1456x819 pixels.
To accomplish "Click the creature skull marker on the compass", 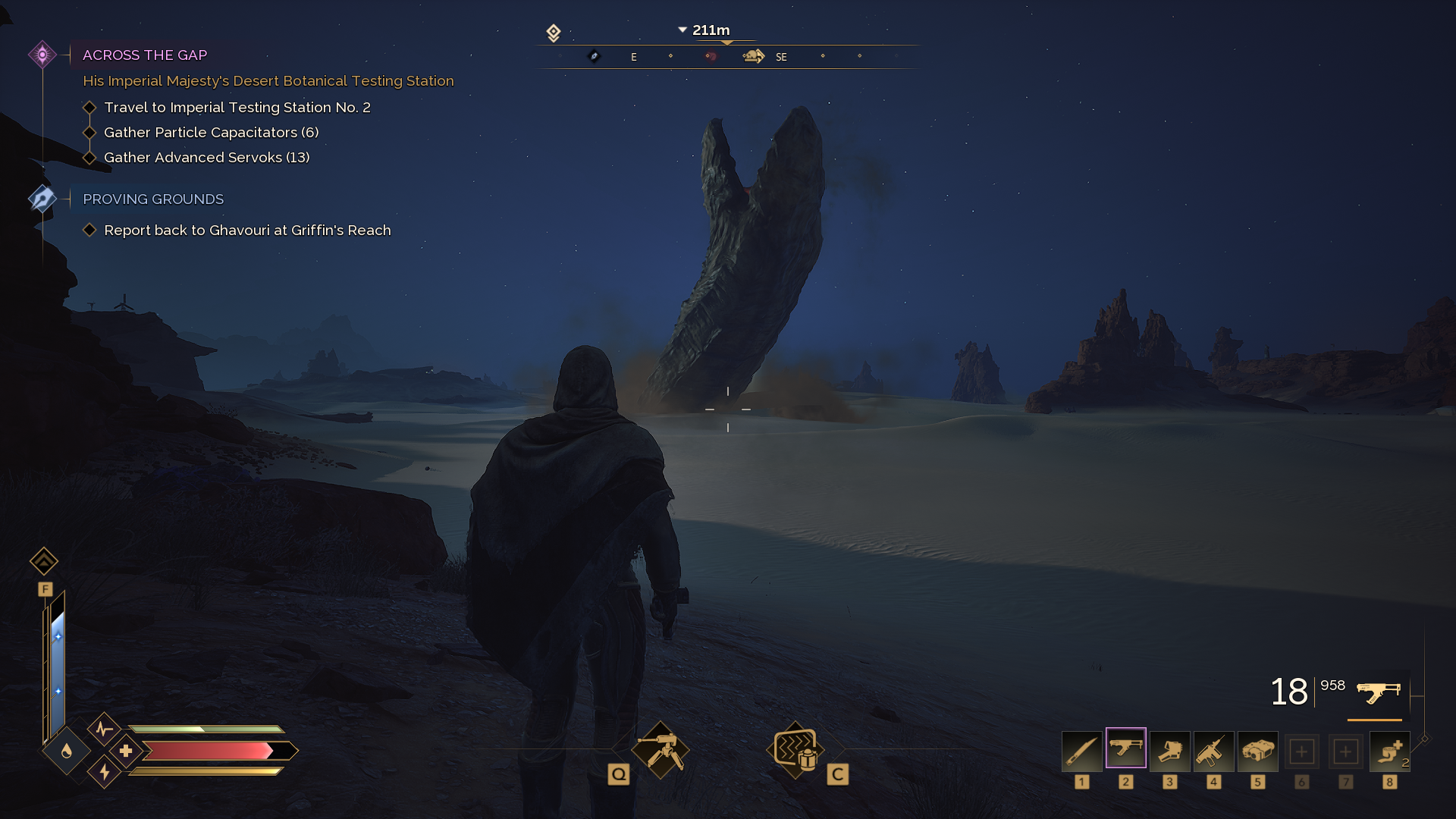I will (752, 55).
